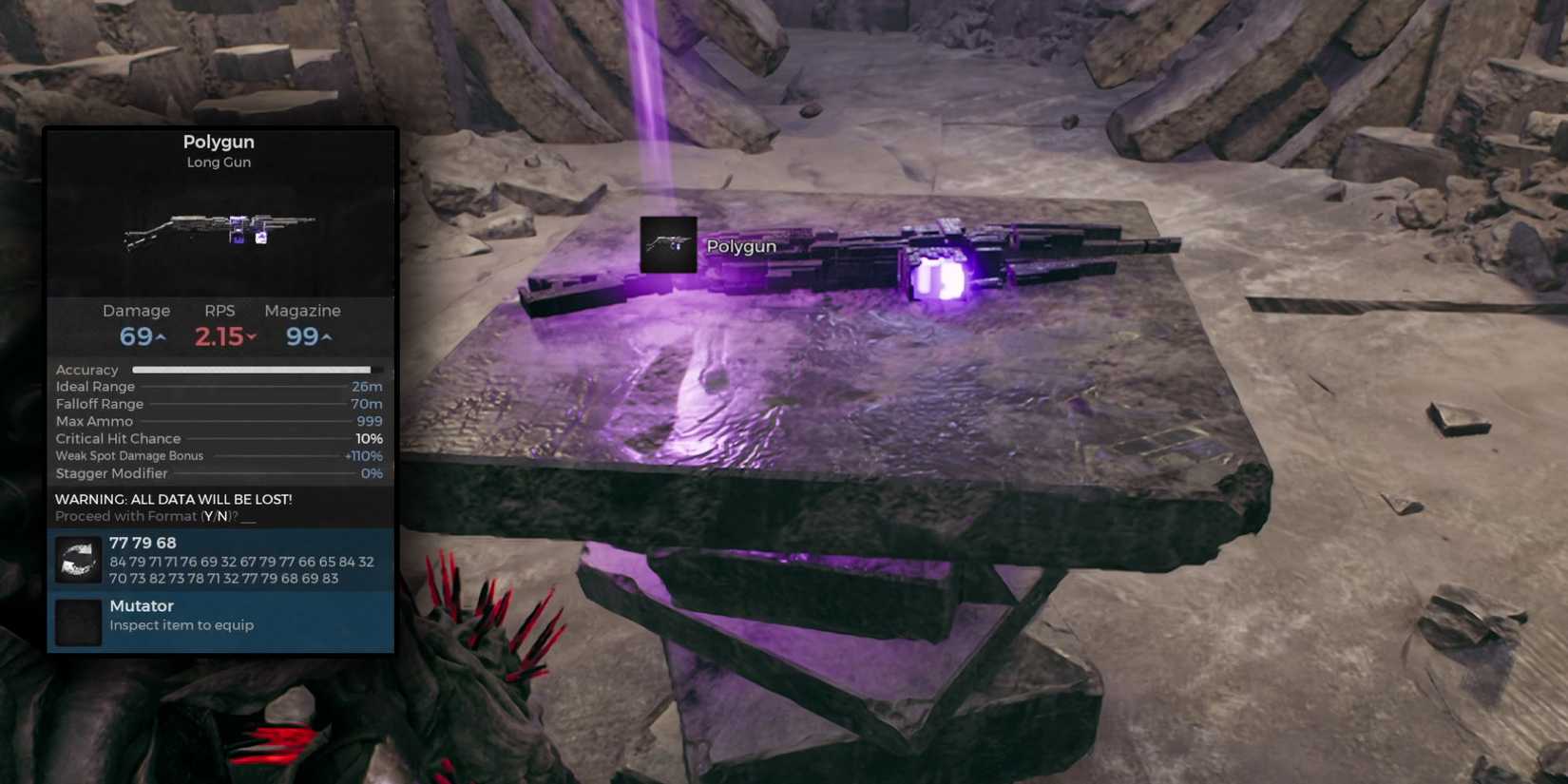Click the blue upgrade chevron next to Damage 69
Screen dimensions: 1568x784
pos(160,335)
